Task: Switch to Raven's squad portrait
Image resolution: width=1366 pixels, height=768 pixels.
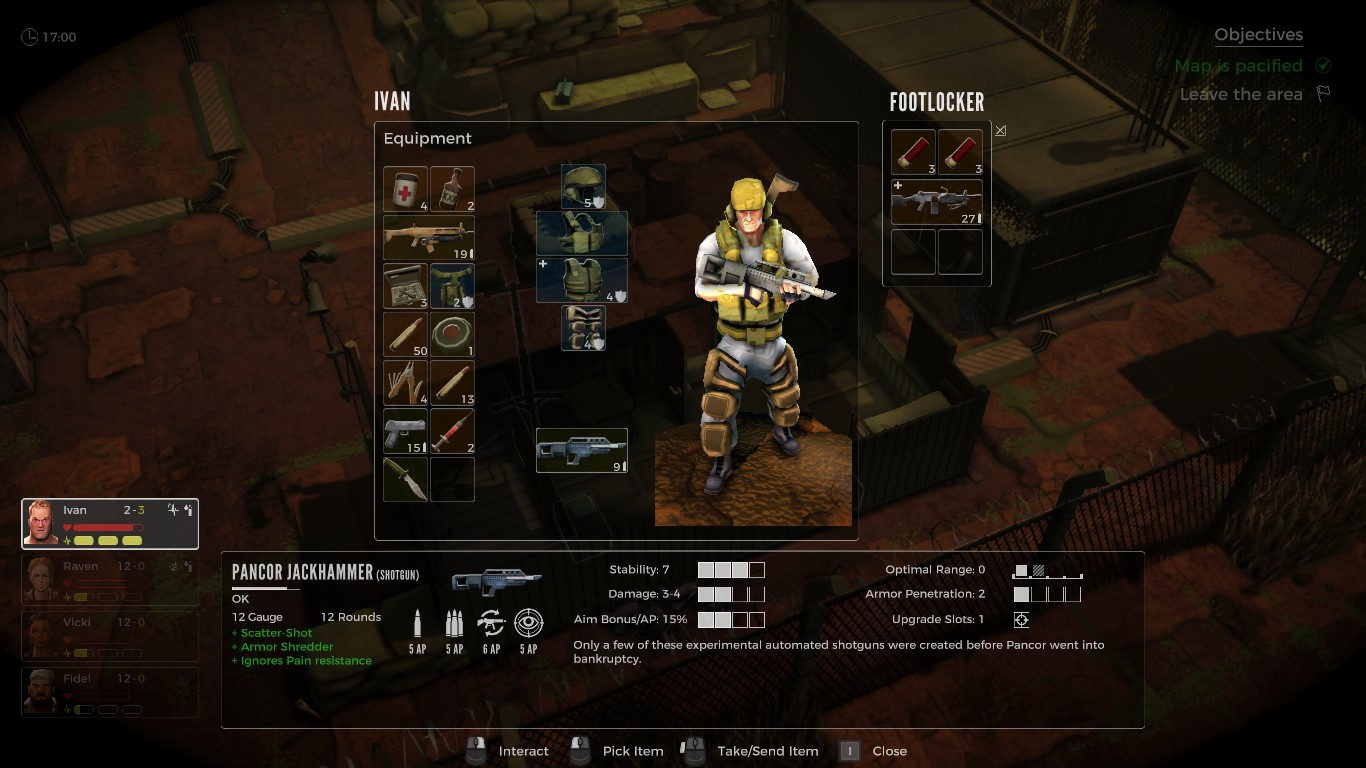Action: point(110,580)
